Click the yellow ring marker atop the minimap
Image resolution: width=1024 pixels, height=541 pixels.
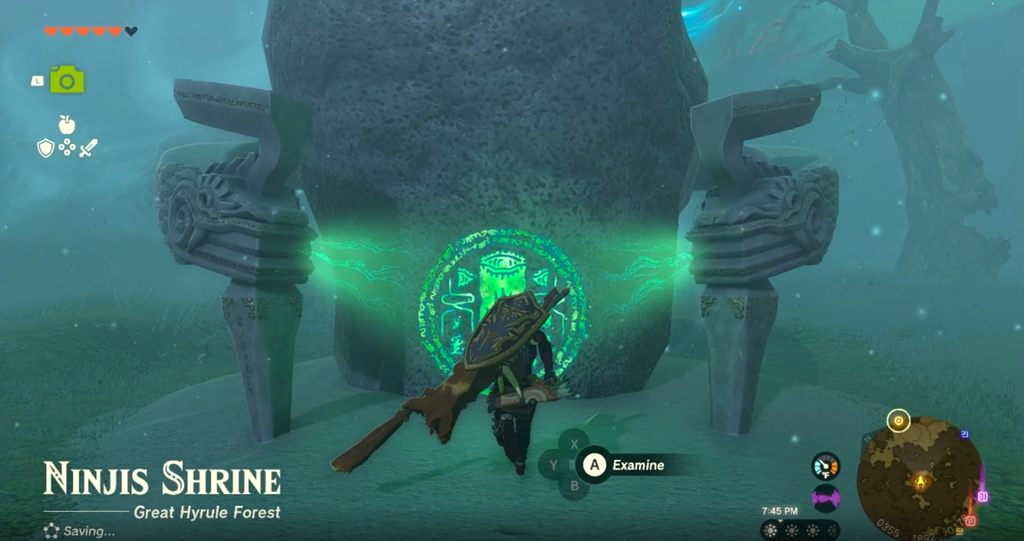[x=898, y=421]
